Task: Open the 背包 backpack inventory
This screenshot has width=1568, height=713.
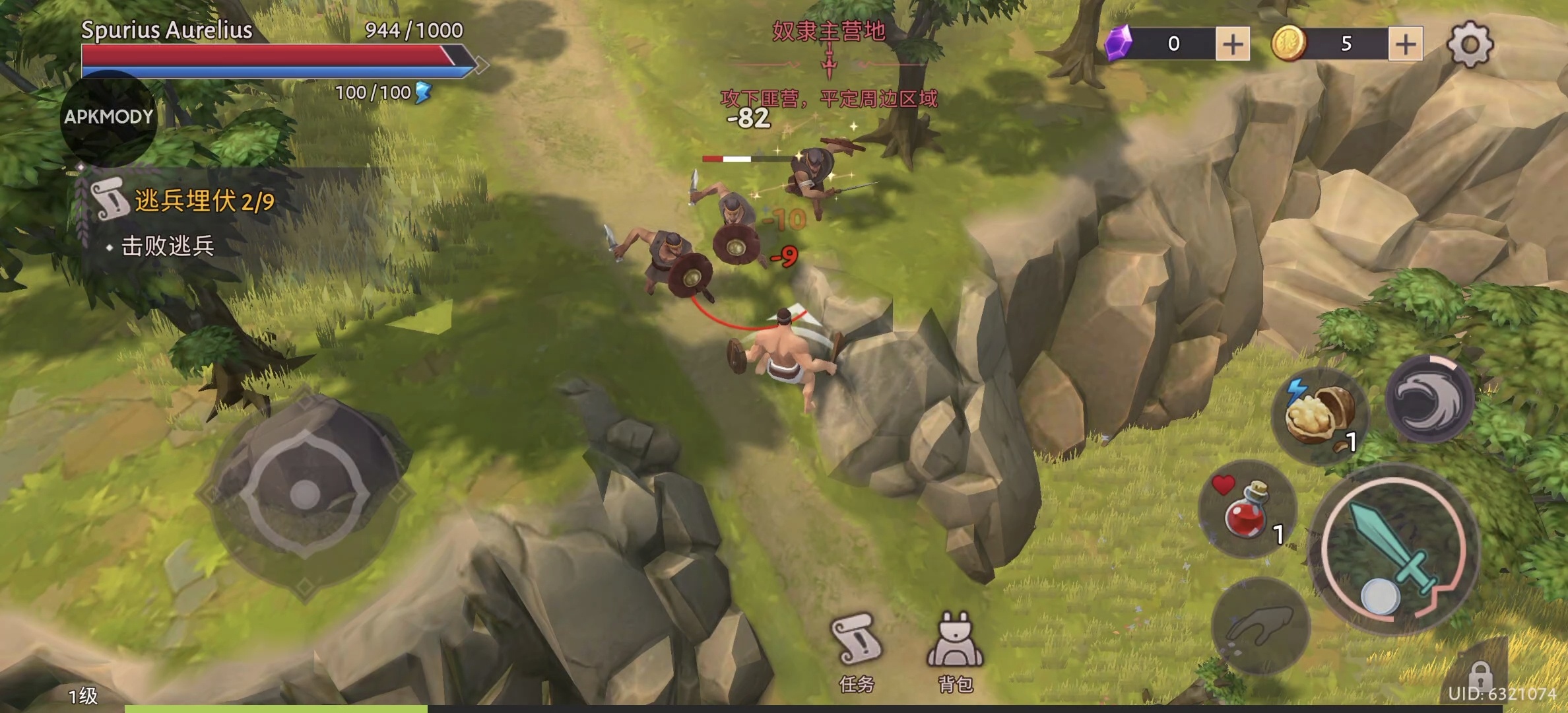Action: click(955, 650)
